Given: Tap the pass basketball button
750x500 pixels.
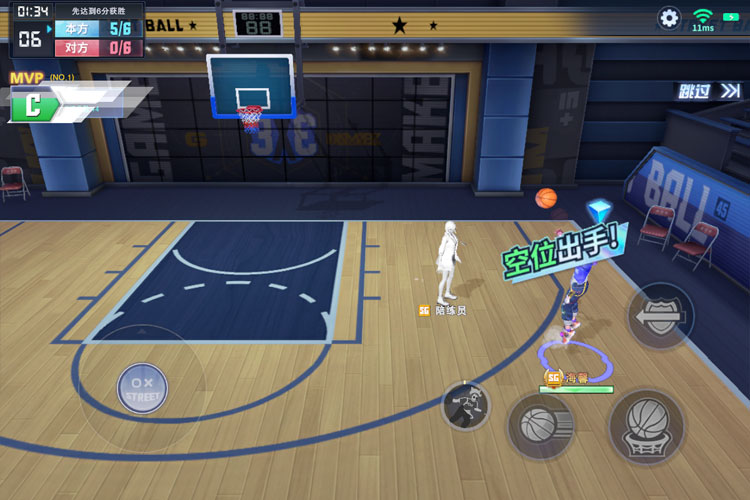Looking at the screenshot, I should (540, 426).
